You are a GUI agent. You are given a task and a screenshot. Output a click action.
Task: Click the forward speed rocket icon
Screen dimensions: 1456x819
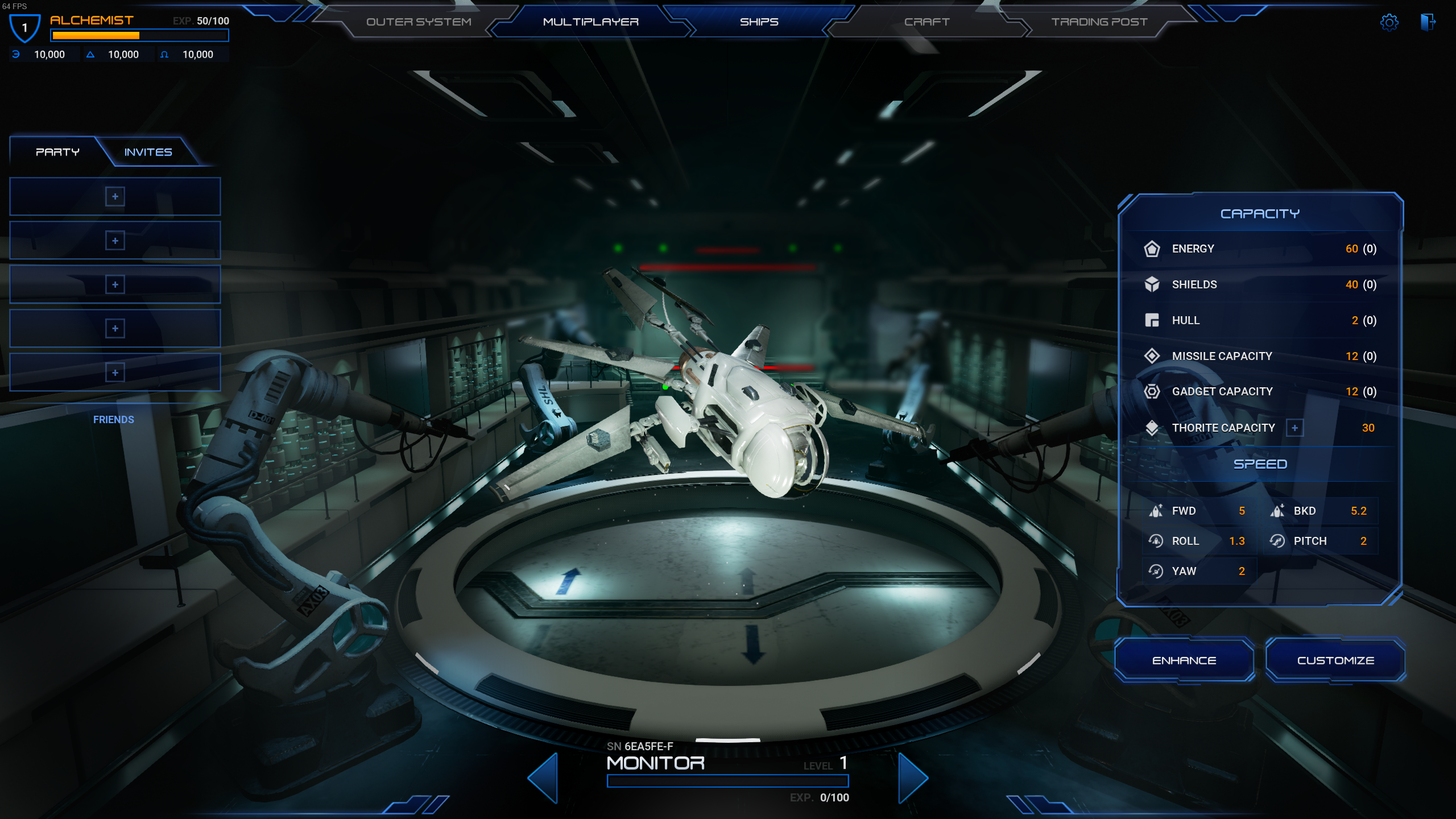[x=1156, y=511]
